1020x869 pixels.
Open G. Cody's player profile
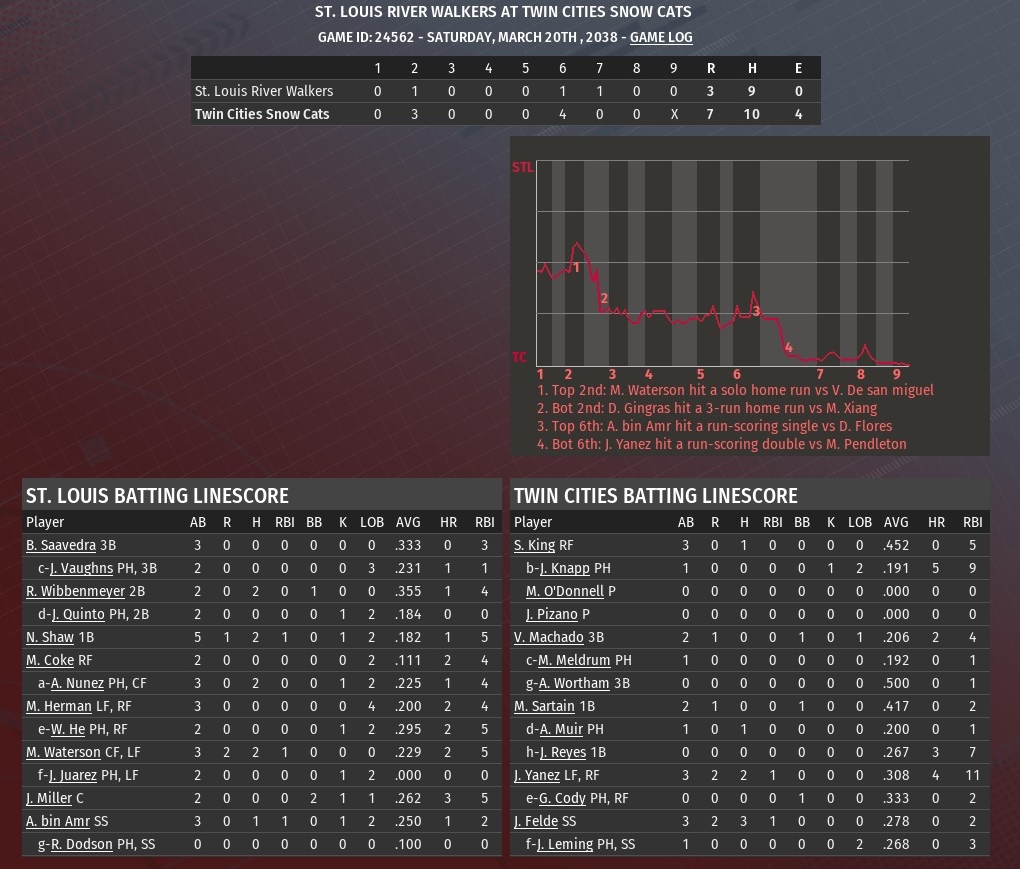562,798
